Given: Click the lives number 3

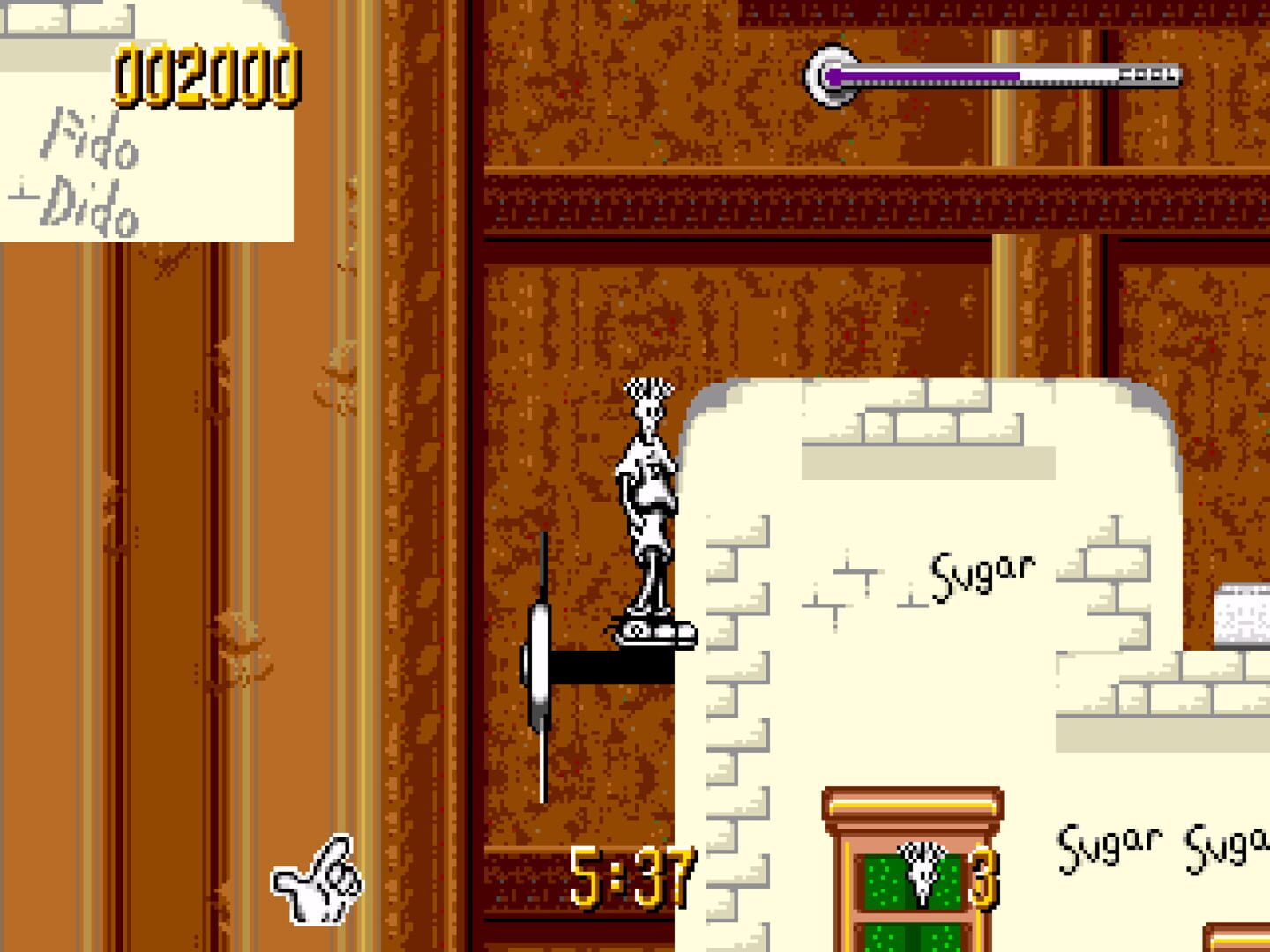Looking at the screenshot, I should (983, 877).
